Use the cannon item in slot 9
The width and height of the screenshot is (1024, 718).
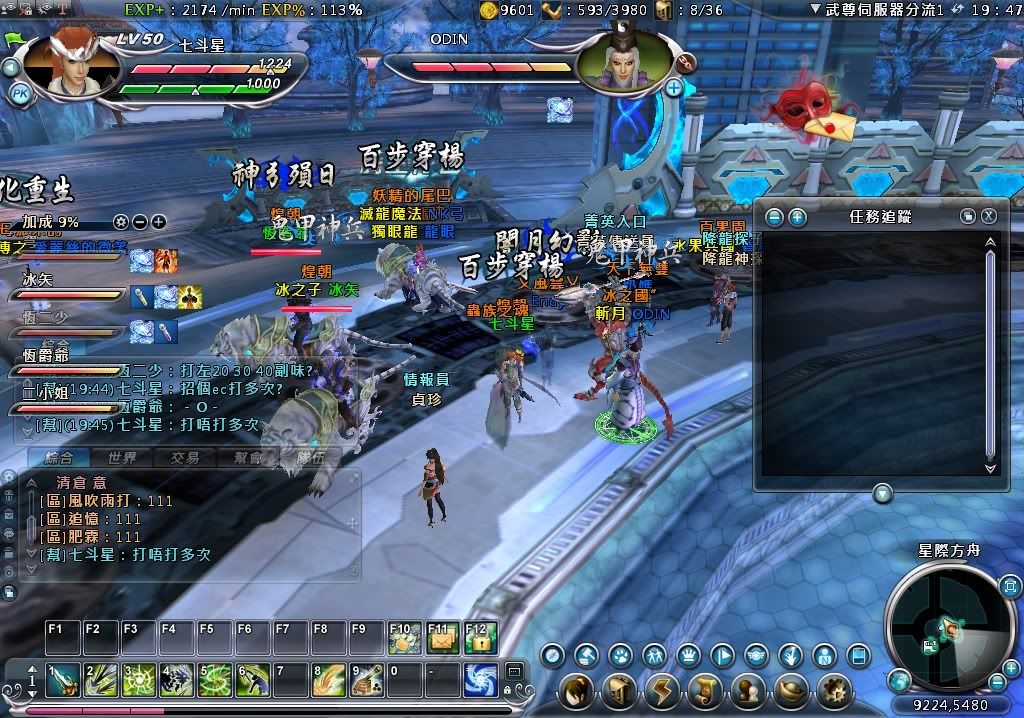367,680
